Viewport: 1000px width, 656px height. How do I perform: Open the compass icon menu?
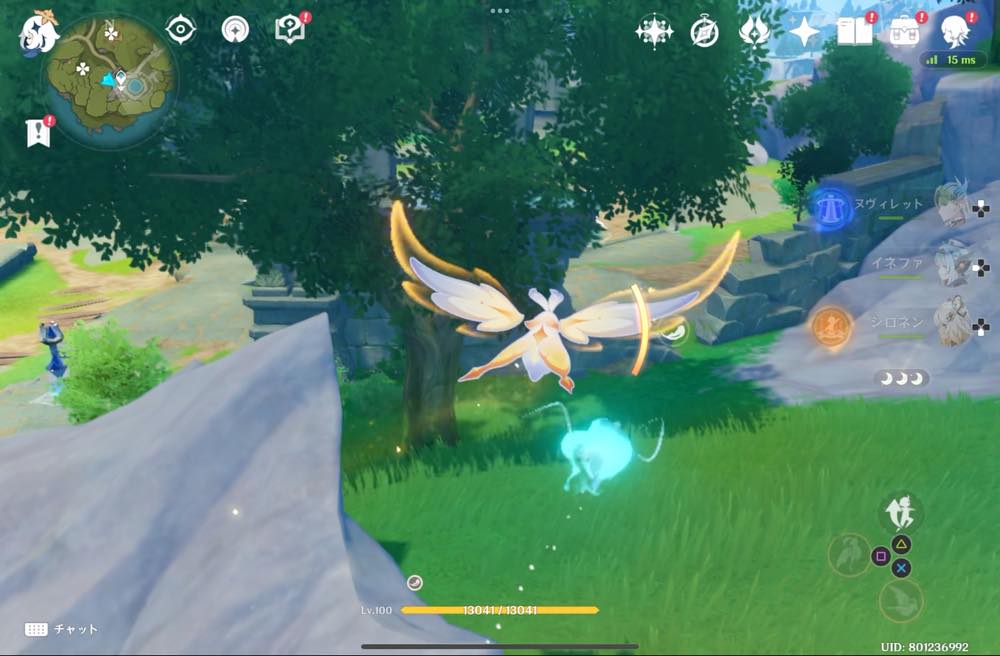click(705, 32)
